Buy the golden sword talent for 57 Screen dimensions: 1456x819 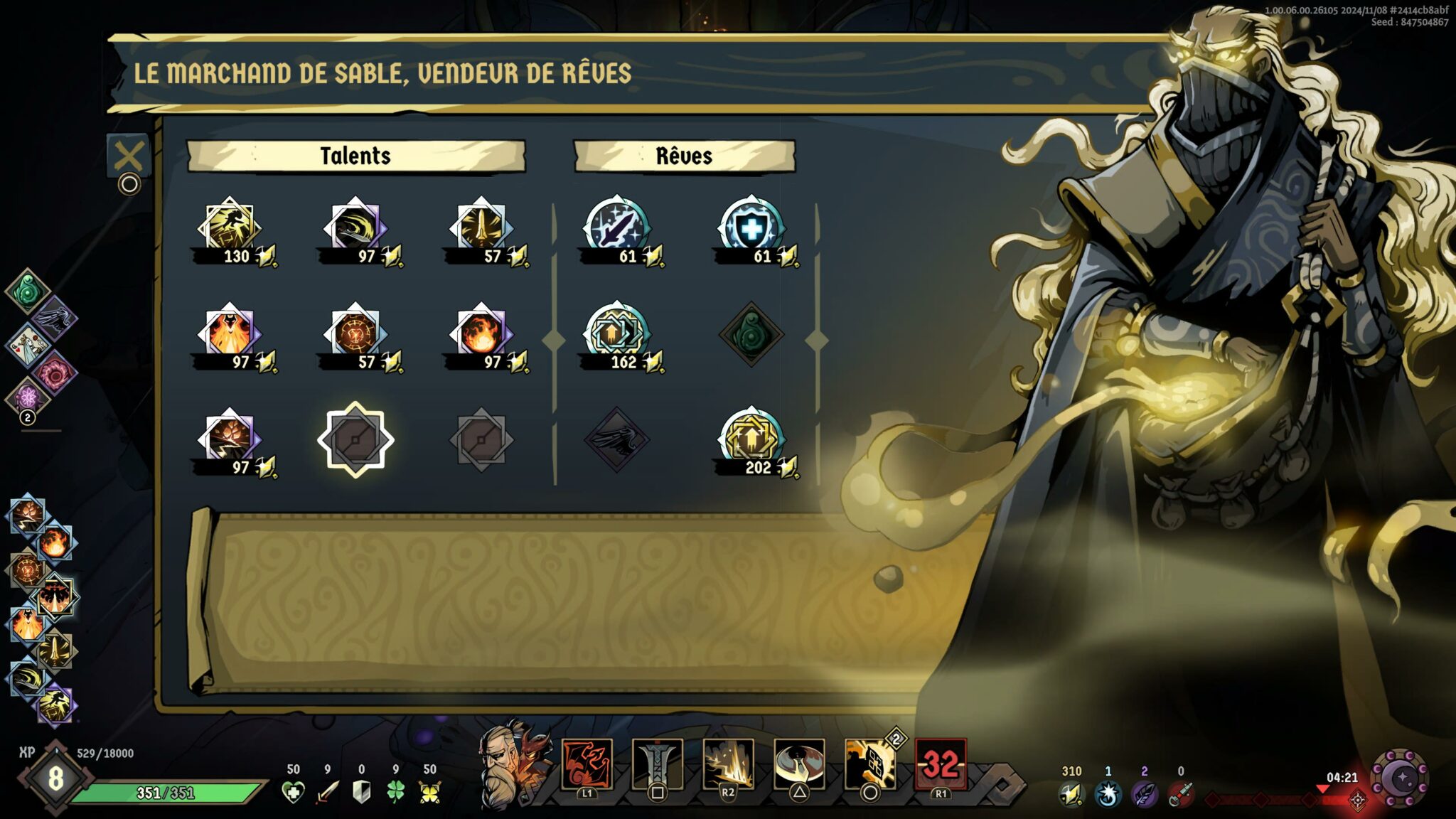[481, 227]
